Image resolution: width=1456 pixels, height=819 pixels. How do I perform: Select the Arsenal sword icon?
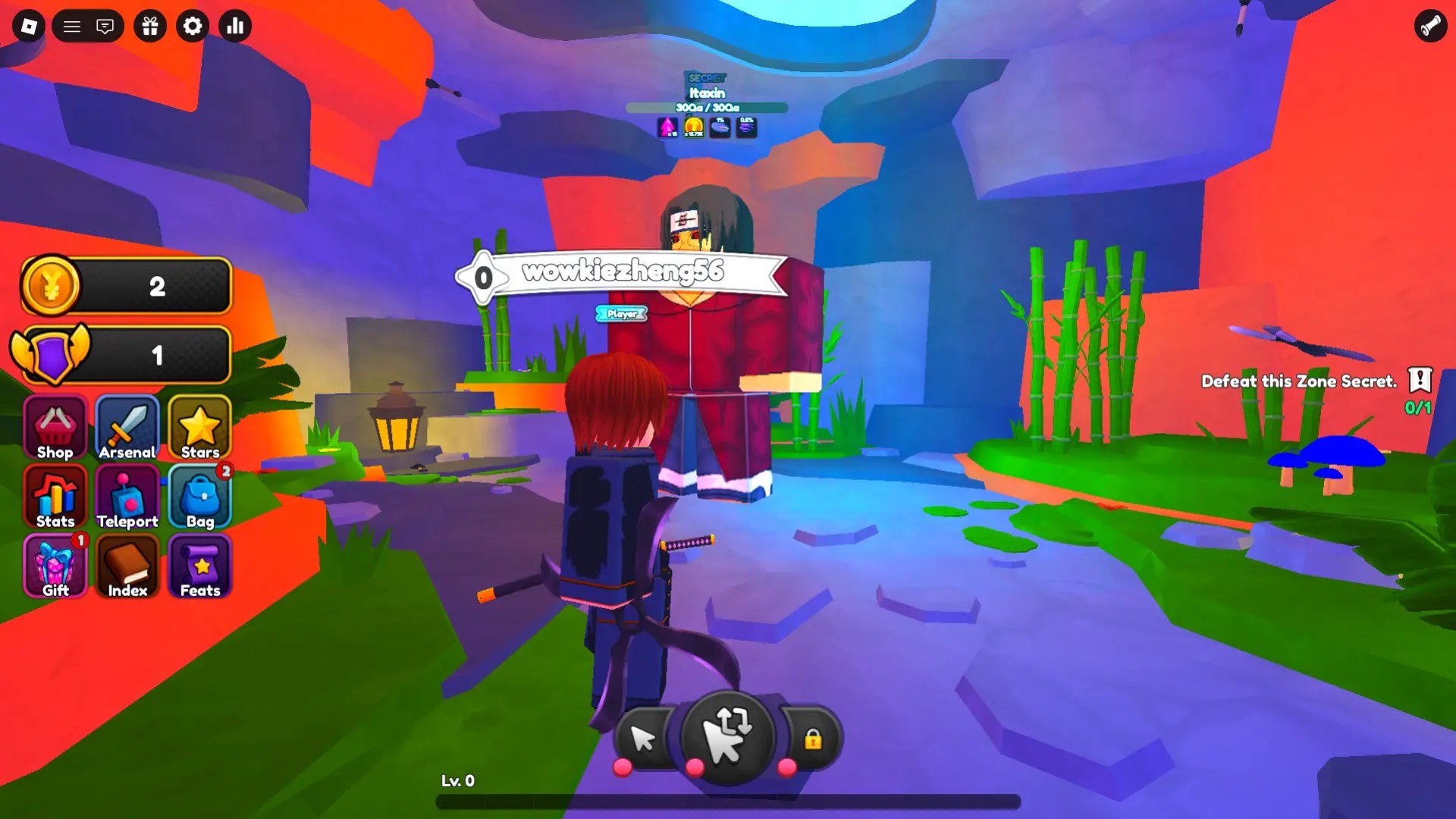click(127, 427)
